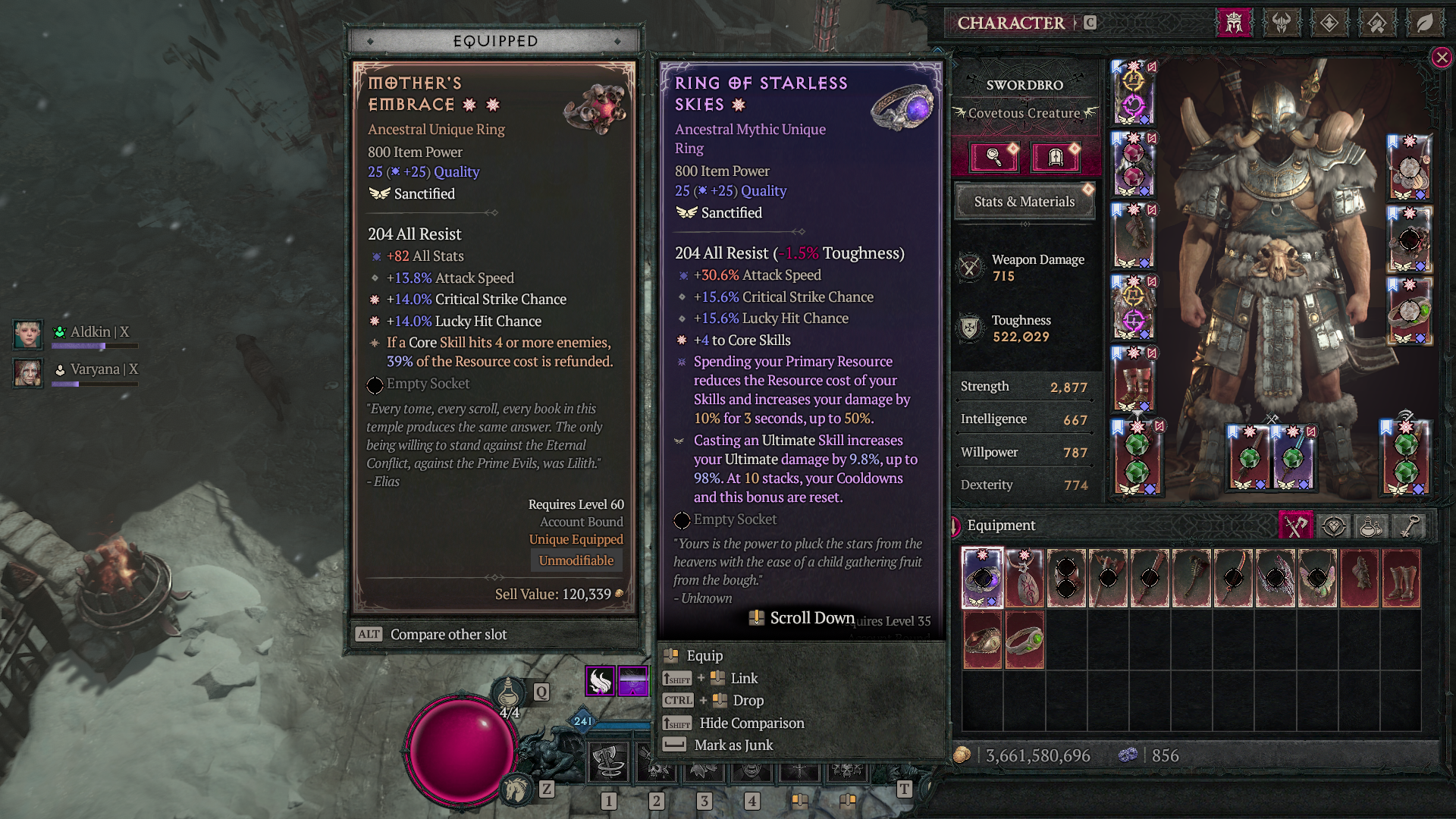Select the helmet character tab
Screen dimensions: 1456x819
click(x=1234, y=23)
